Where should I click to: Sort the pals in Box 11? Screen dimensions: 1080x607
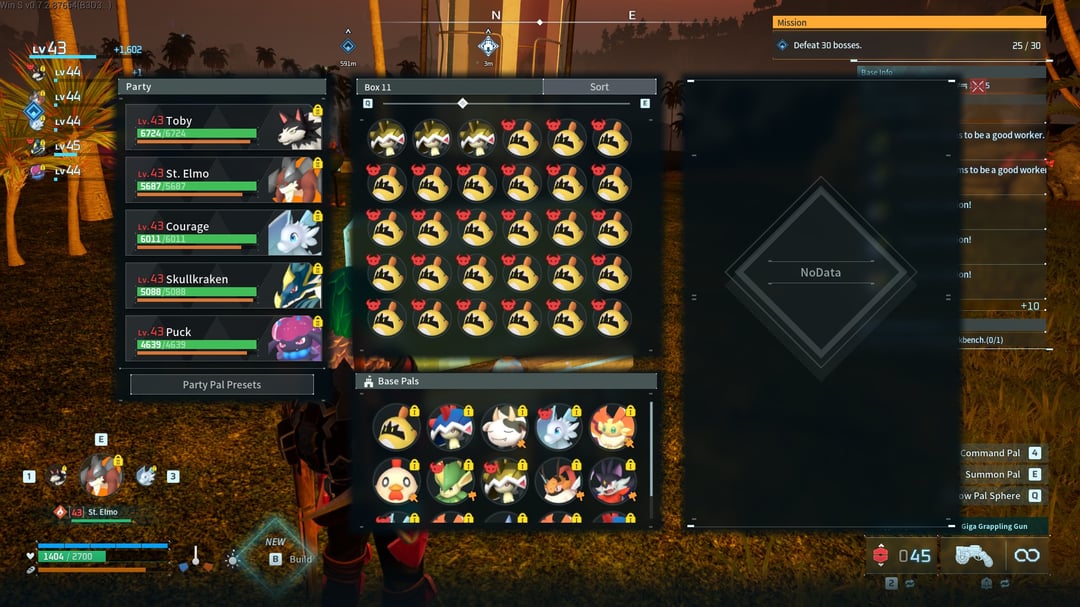pyautogui.click(x=599, y=87)
